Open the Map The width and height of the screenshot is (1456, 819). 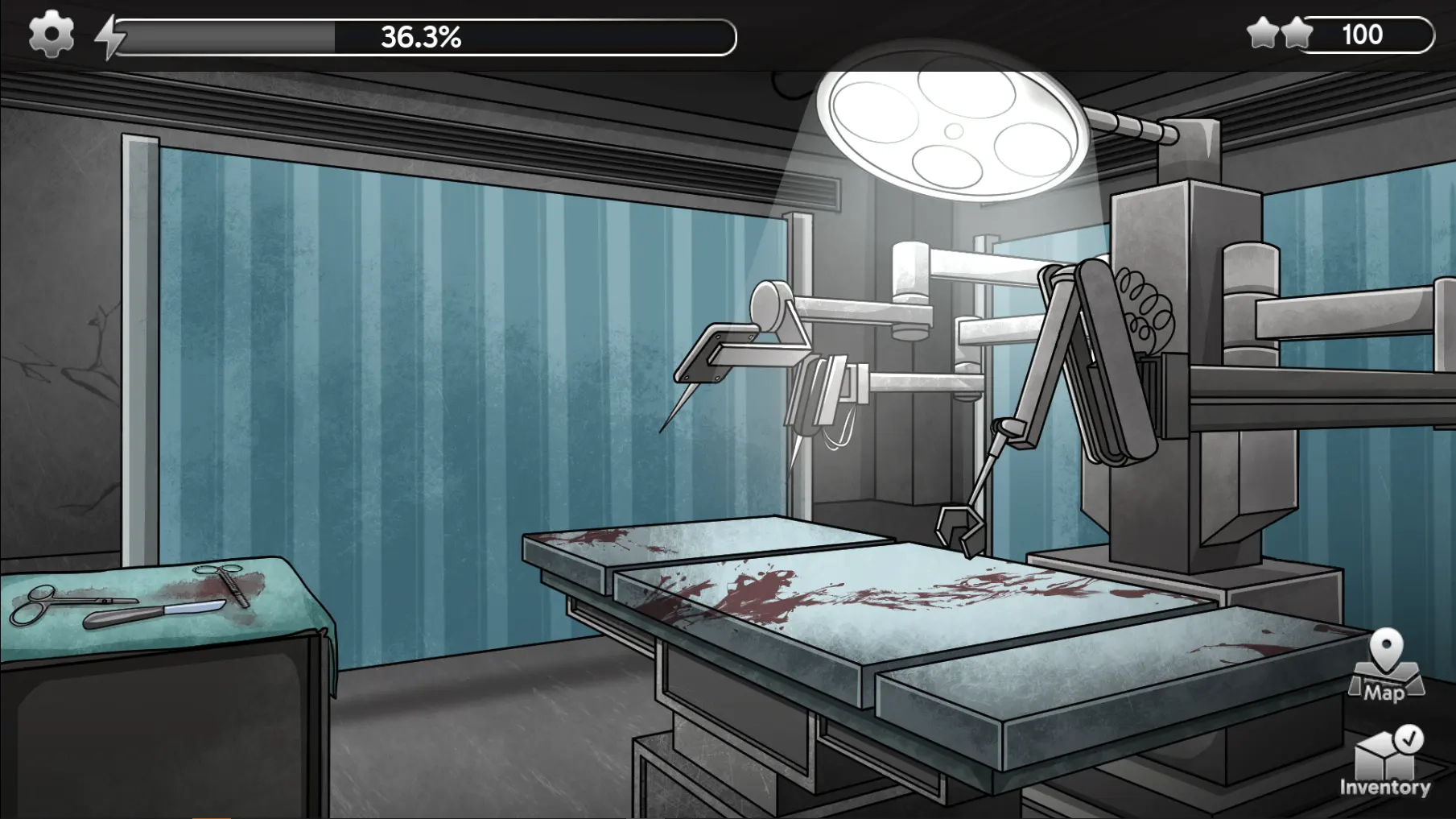[x=1386, y=667]
